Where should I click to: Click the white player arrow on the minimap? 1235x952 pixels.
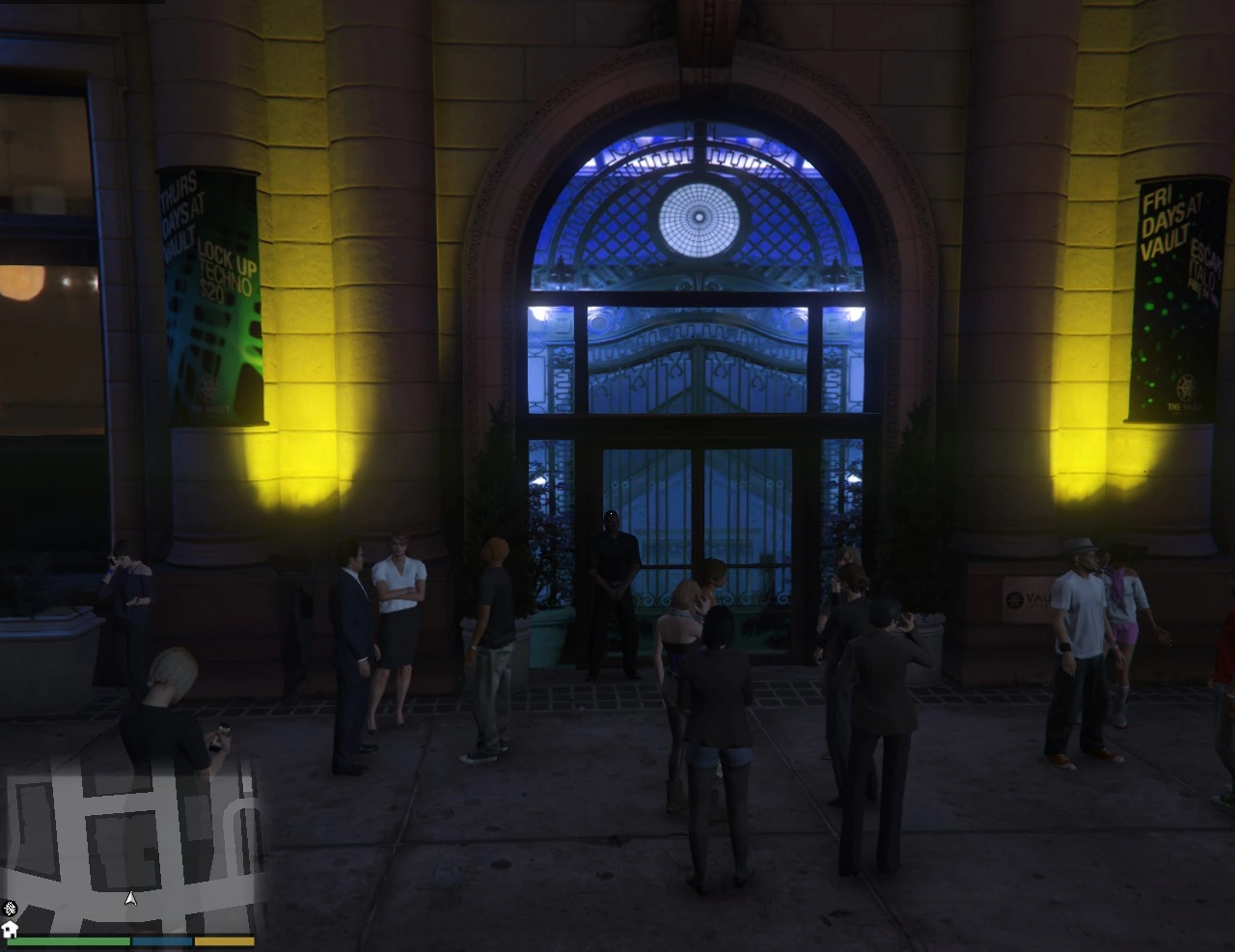pyautogui.click(x=131, y=897)
